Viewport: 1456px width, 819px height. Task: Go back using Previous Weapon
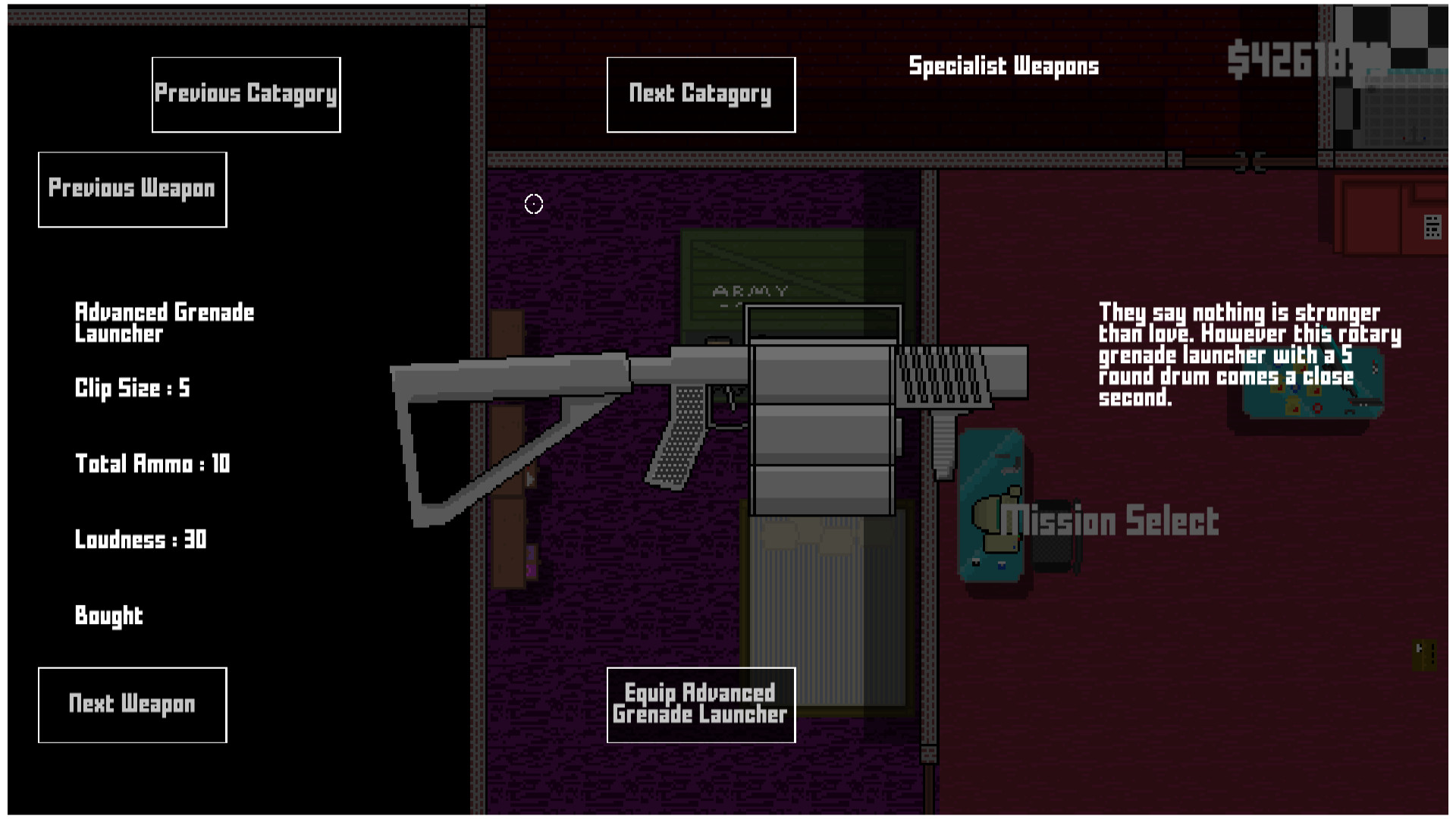click(x=131, y=188)
